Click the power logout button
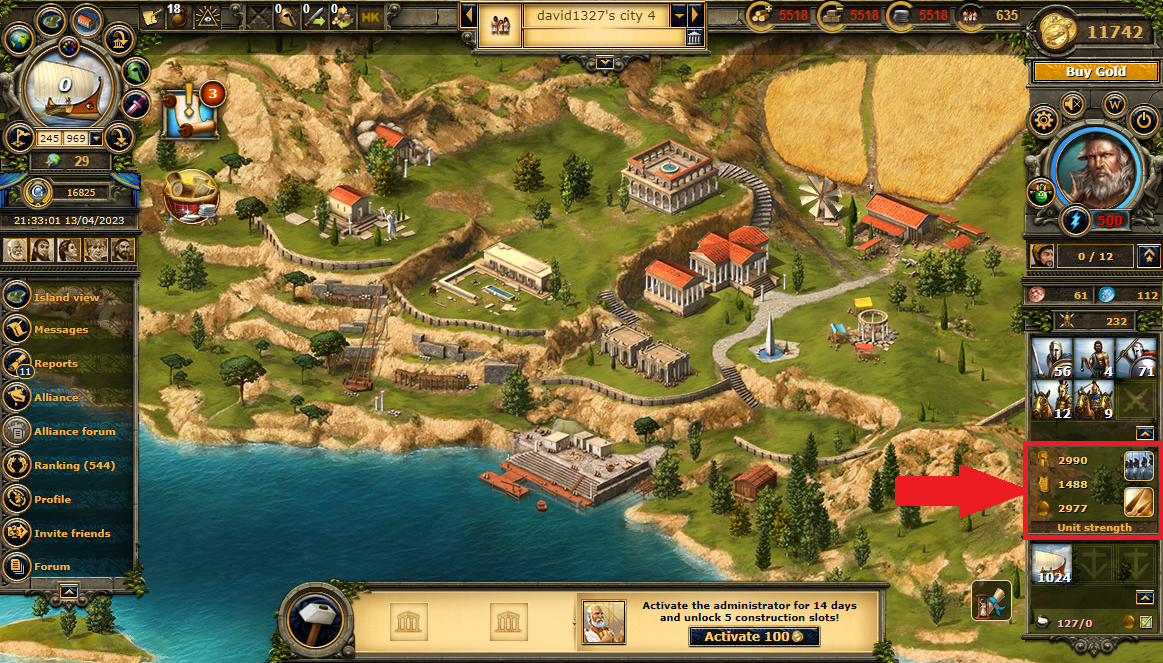Image resolution: width=1163 pixels, height=663 pixels. click(1144, 121)
